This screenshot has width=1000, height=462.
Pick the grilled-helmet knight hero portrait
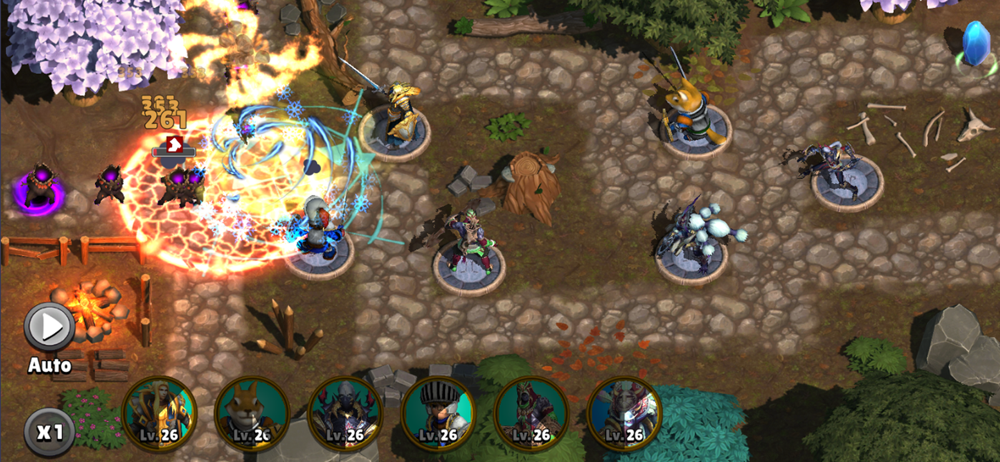[438, 412]
